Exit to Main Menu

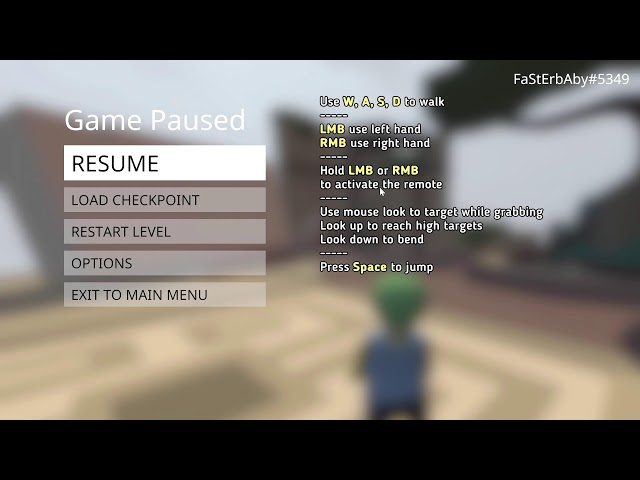[x=165, y=295]
